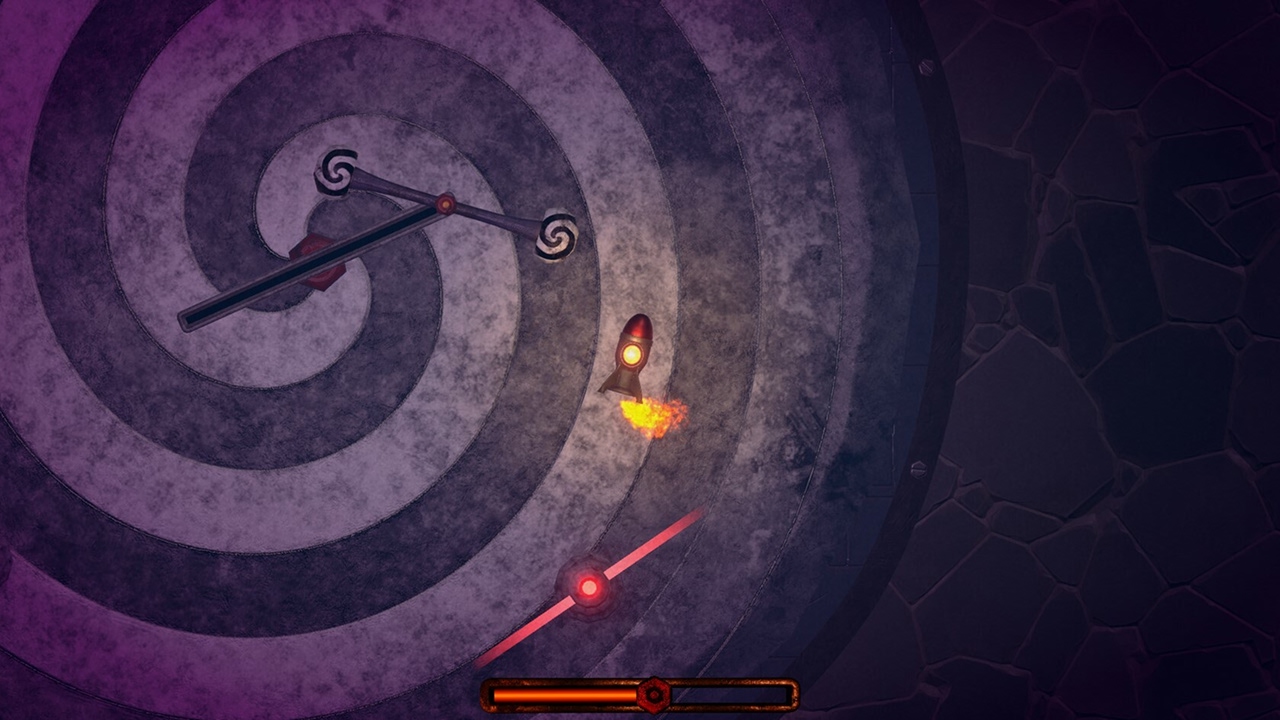The width and height of the screenshot is (1280, 720).
Task: Click the red glowing laser emitter orb
Action: (590, 588)
